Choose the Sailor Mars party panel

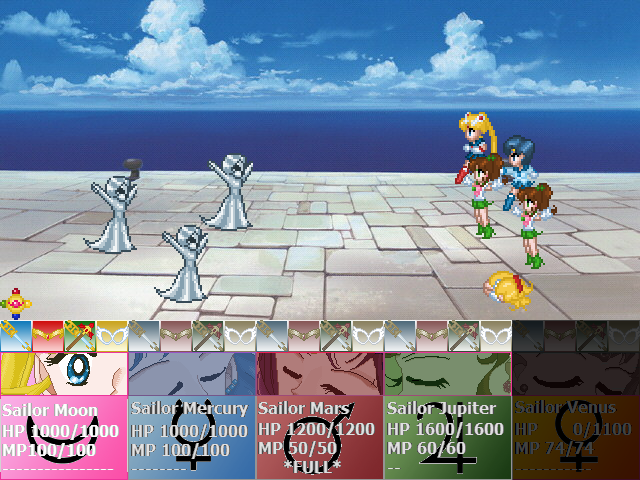pos(320,415)
